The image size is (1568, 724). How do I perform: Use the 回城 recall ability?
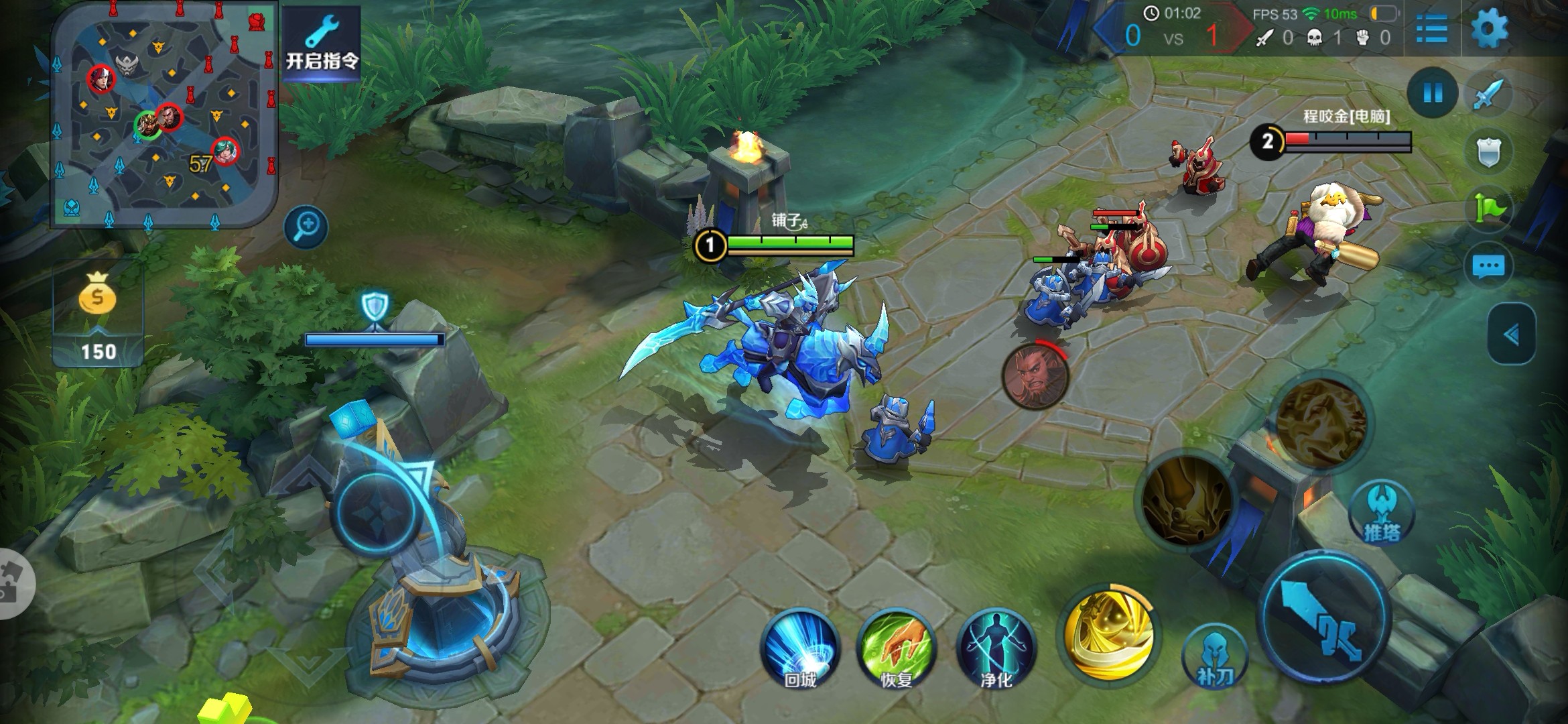click(800, 649)
